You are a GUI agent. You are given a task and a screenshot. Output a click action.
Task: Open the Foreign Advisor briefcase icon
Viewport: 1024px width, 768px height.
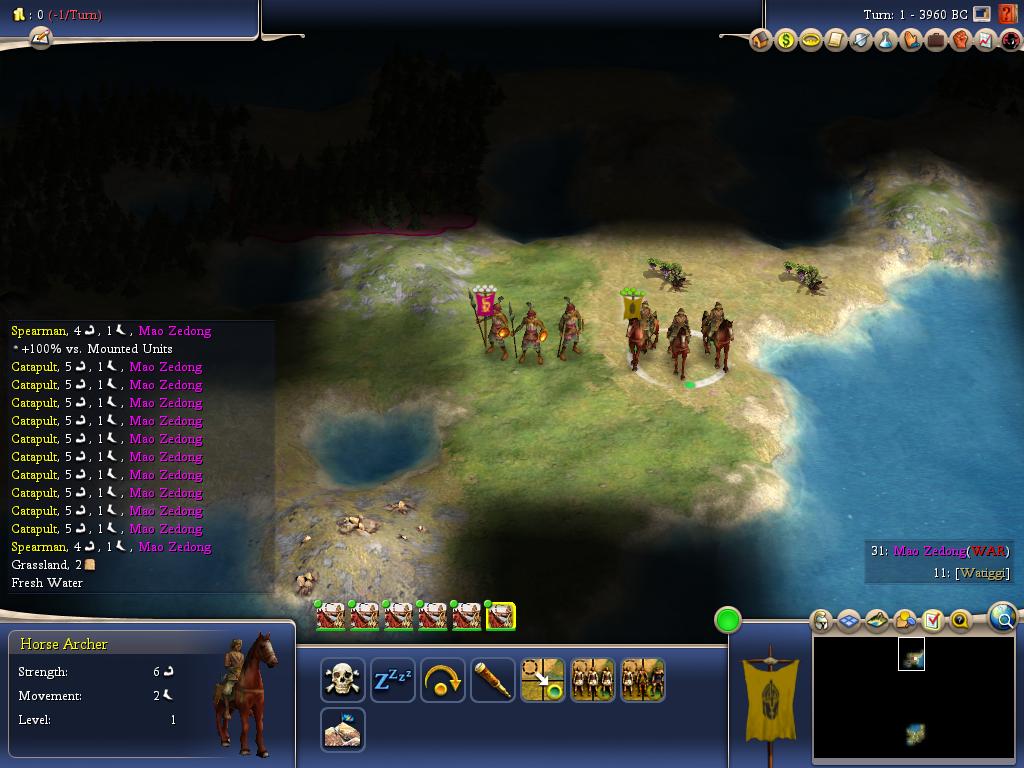coord(936,41)
